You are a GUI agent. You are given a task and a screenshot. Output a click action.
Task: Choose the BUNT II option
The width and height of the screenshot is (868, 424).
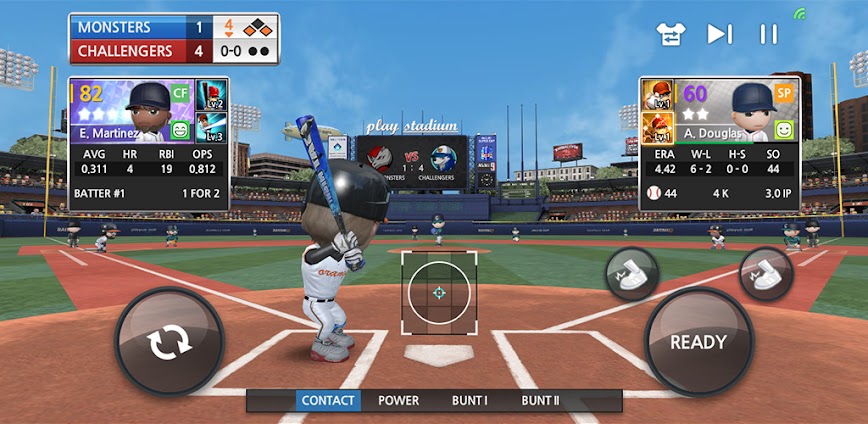coord(541,401)
